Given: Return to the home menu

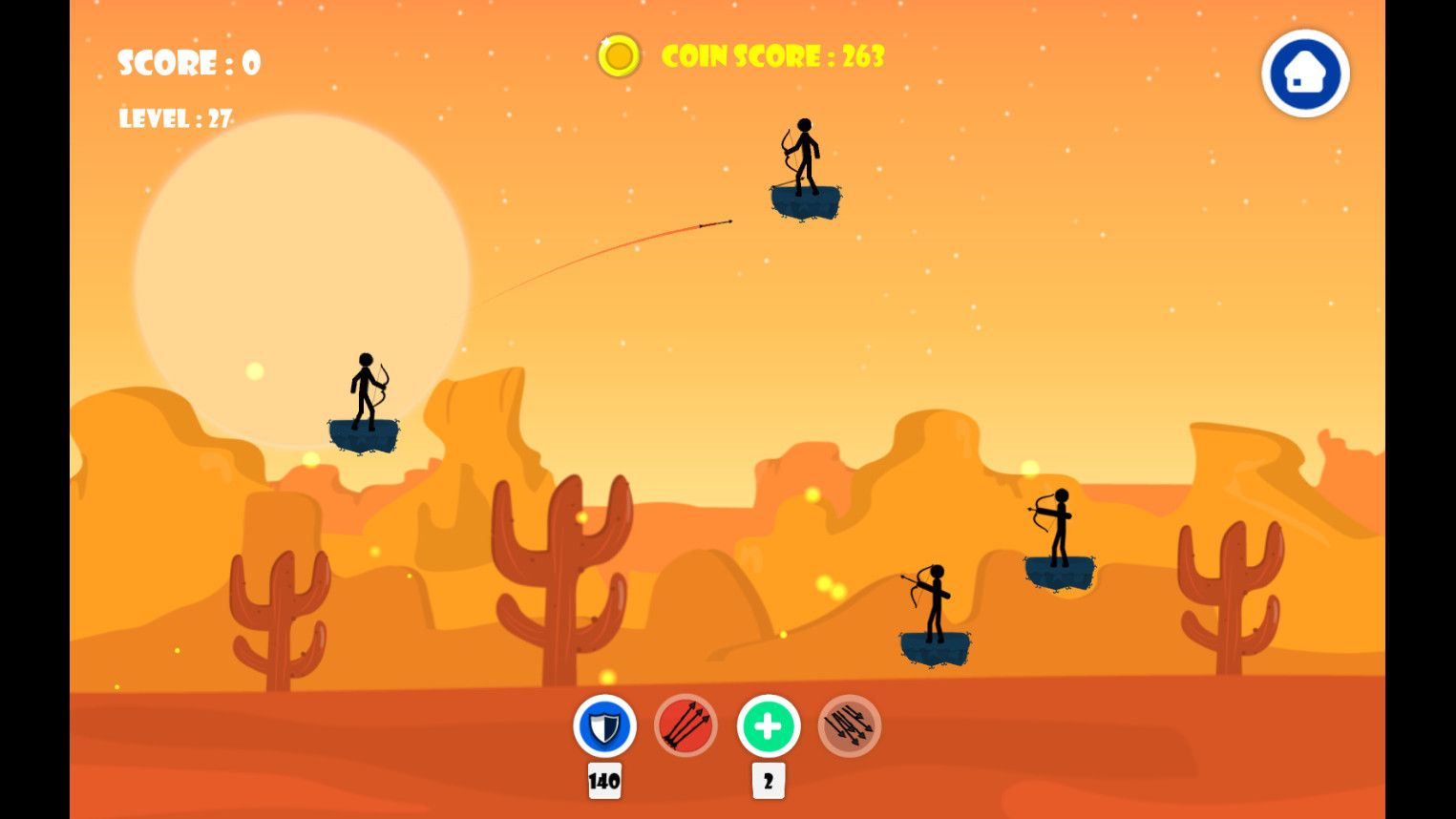Looking at the screenshot, I should [1304, 73].
